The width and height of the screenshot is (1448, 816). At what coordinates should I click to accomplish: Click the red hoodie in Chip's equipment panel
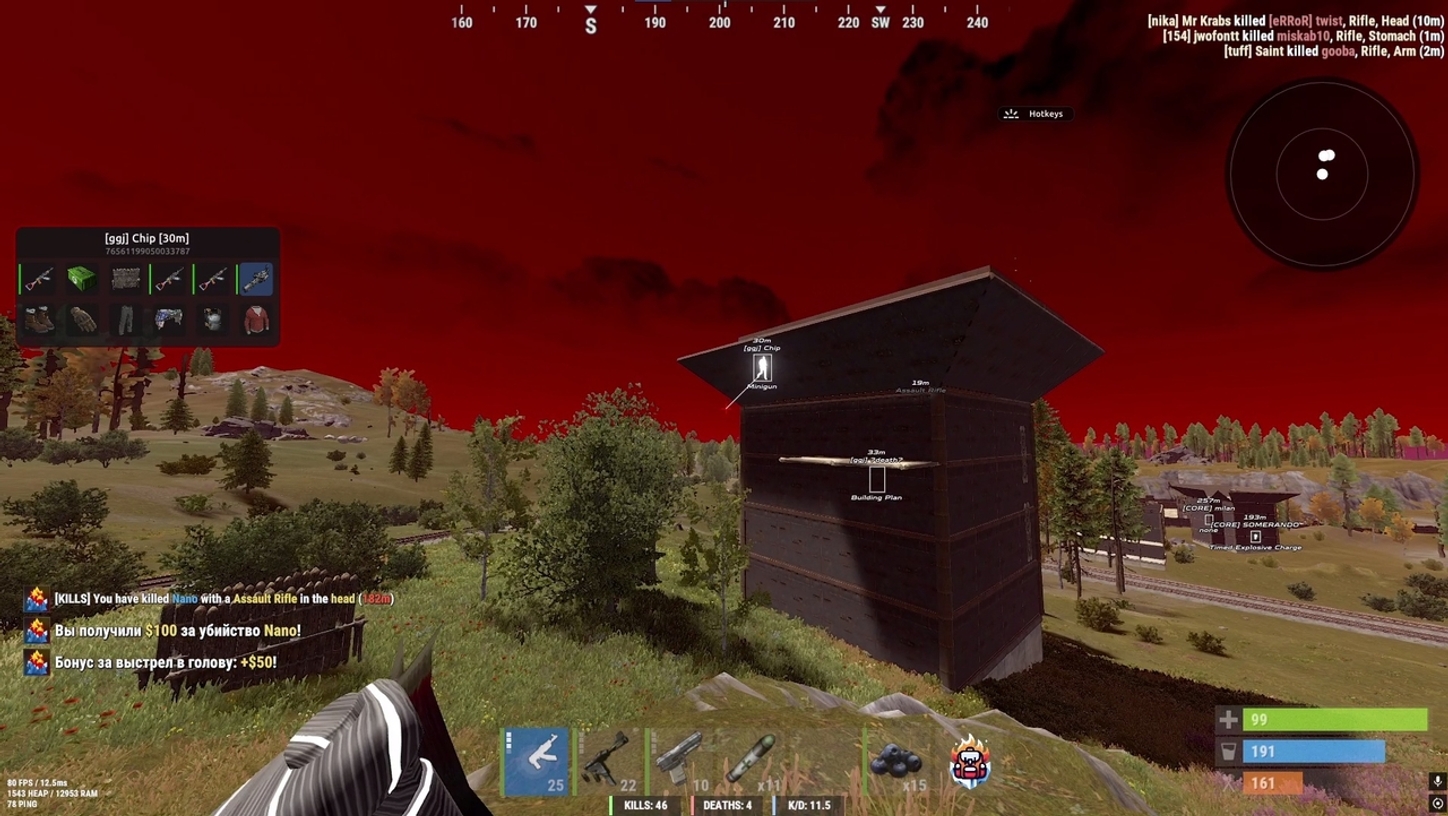(x=257, y=318)
